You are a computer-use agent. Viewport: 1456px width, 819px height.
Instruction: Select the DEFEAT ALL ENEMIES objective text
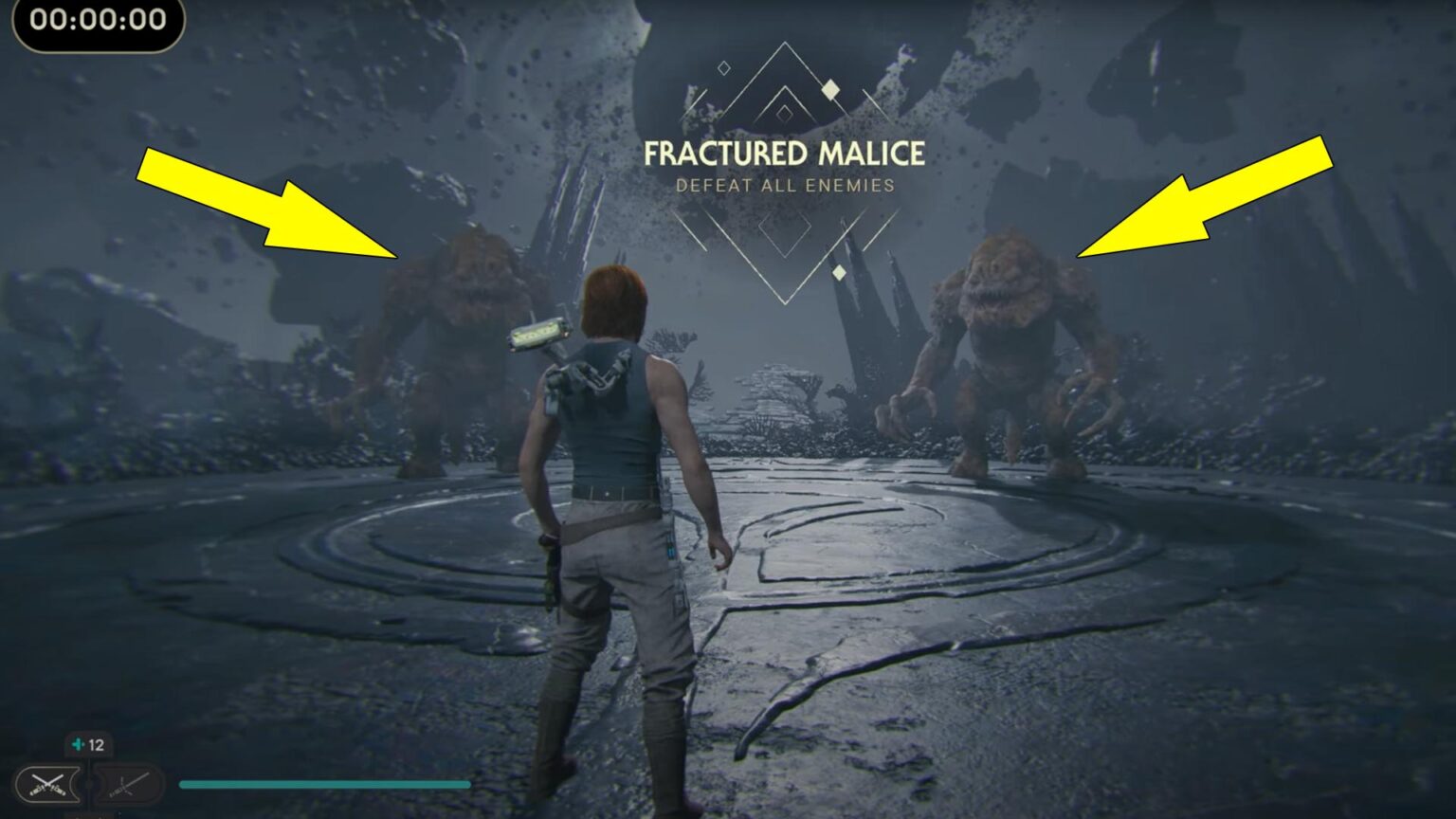(784, 186)
